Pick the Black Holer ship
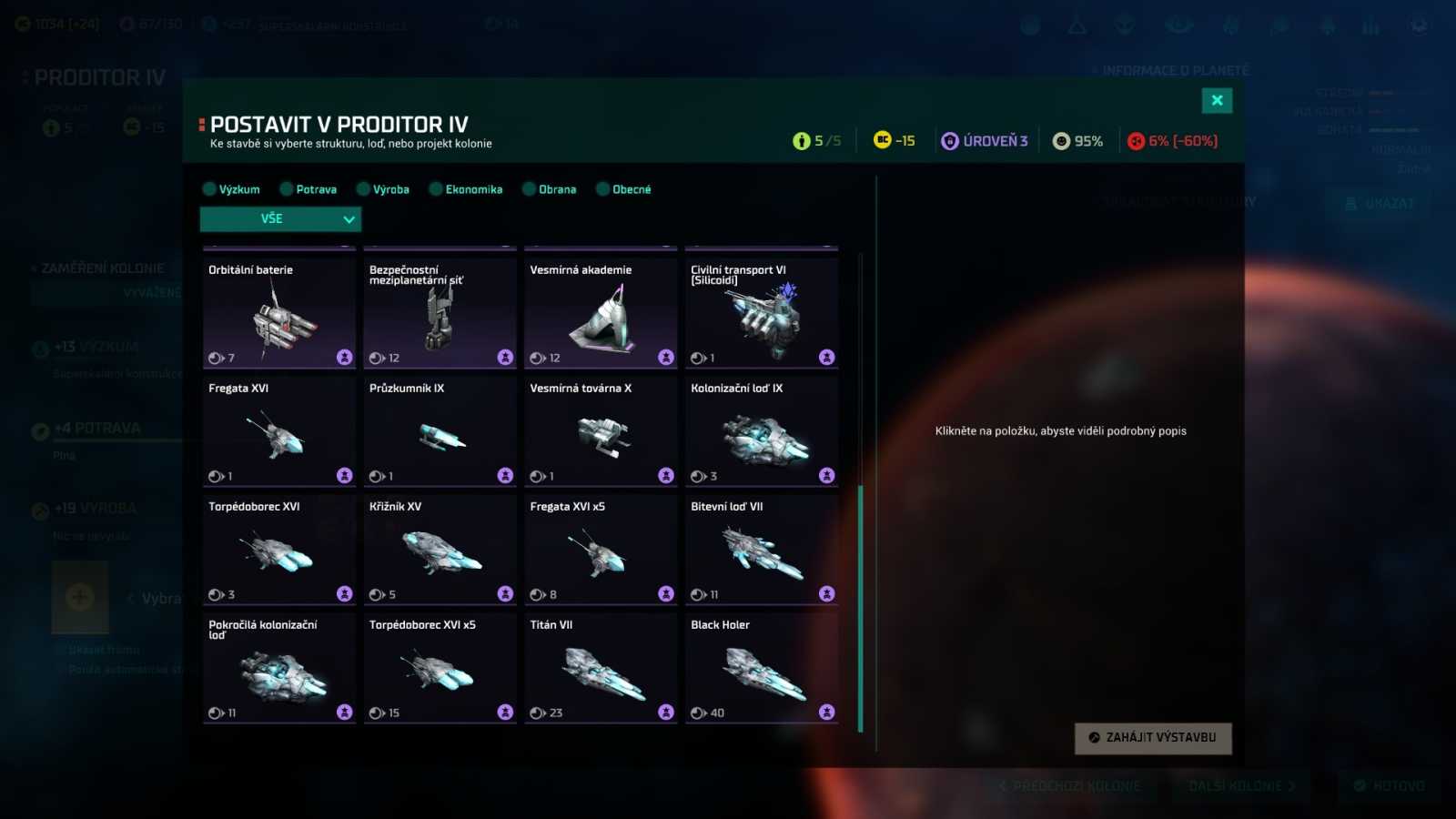The height and width of the screenshot is (819, 1456). pos(762,668)
